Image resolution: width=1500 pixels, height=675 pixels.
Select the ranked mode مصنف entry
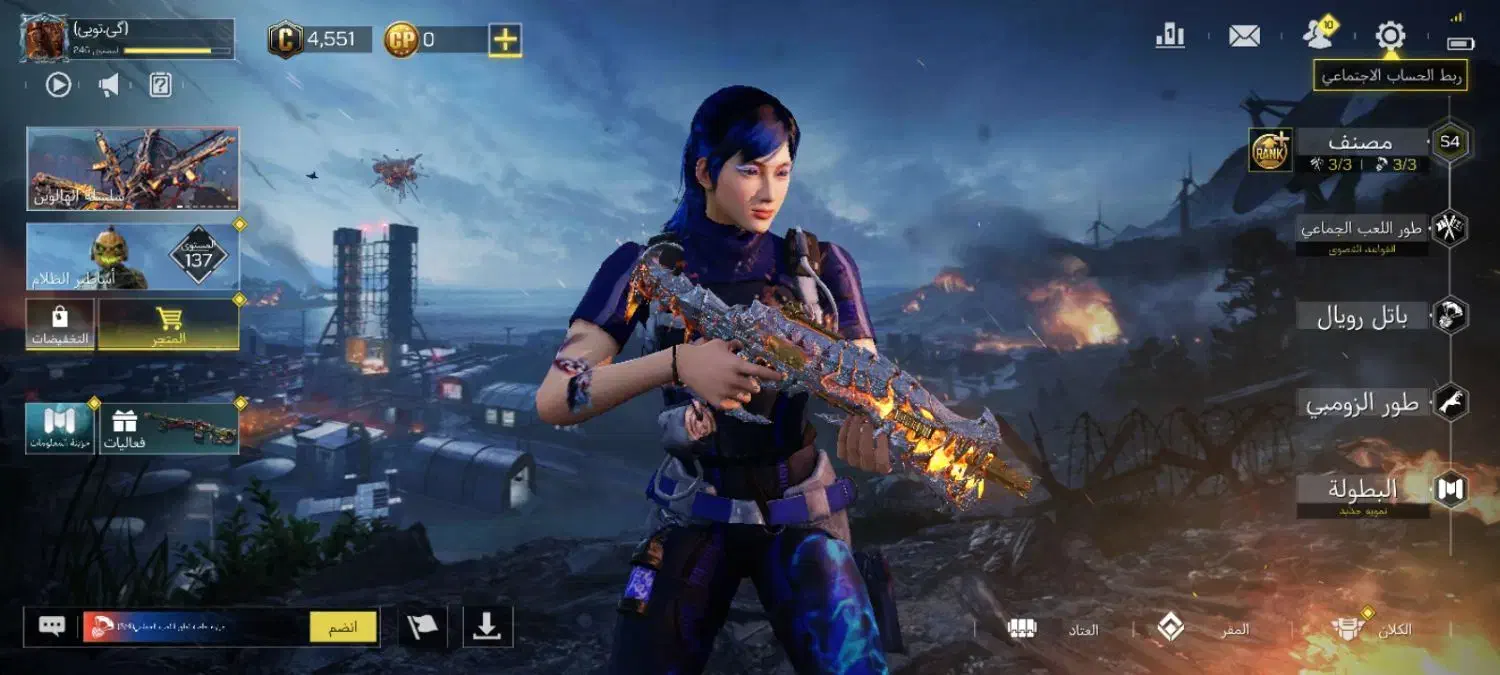point(1361,142)
